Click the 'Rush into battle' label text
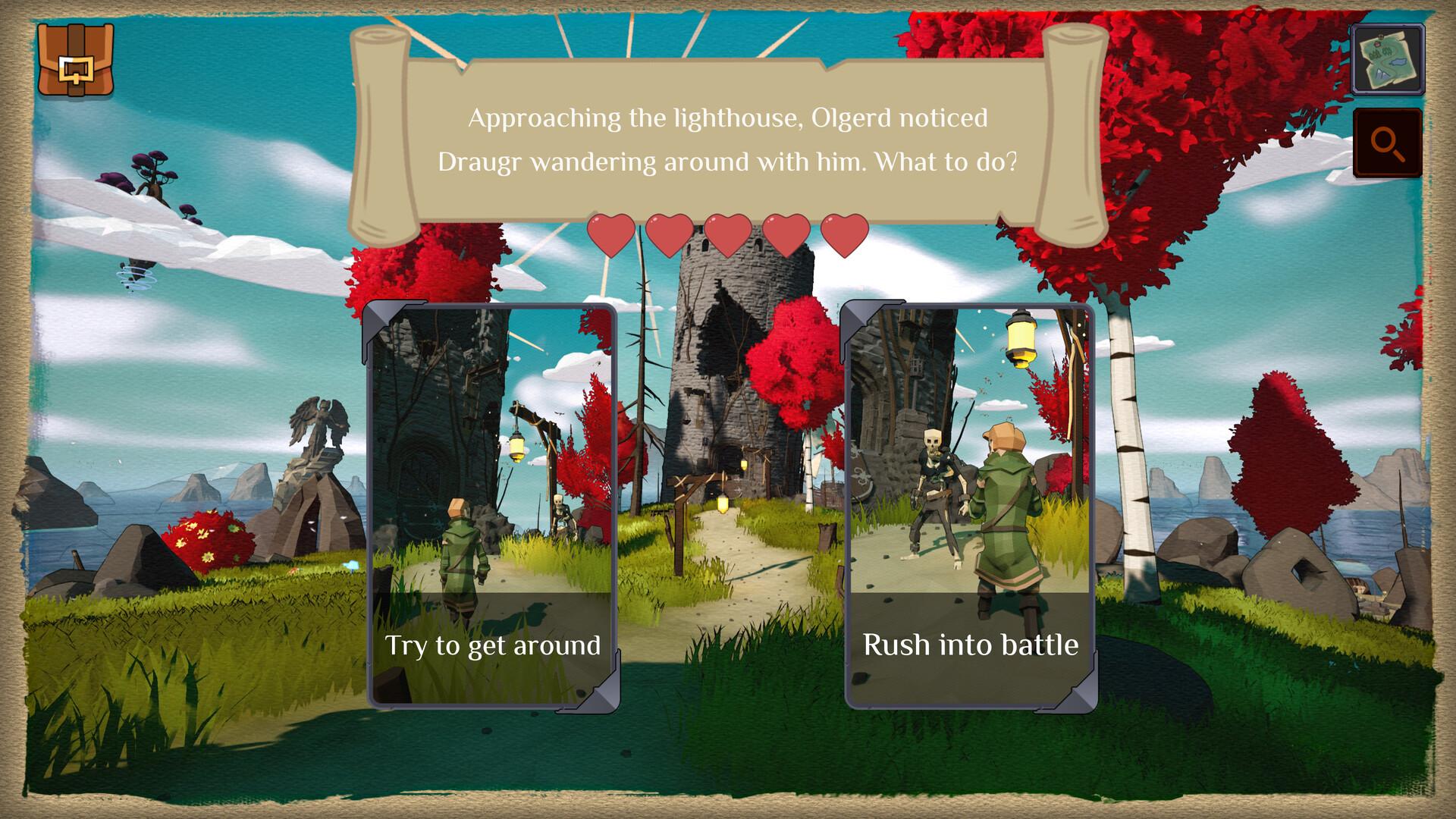This screenshot has height=819, width=1456. [x=970, y=645]
